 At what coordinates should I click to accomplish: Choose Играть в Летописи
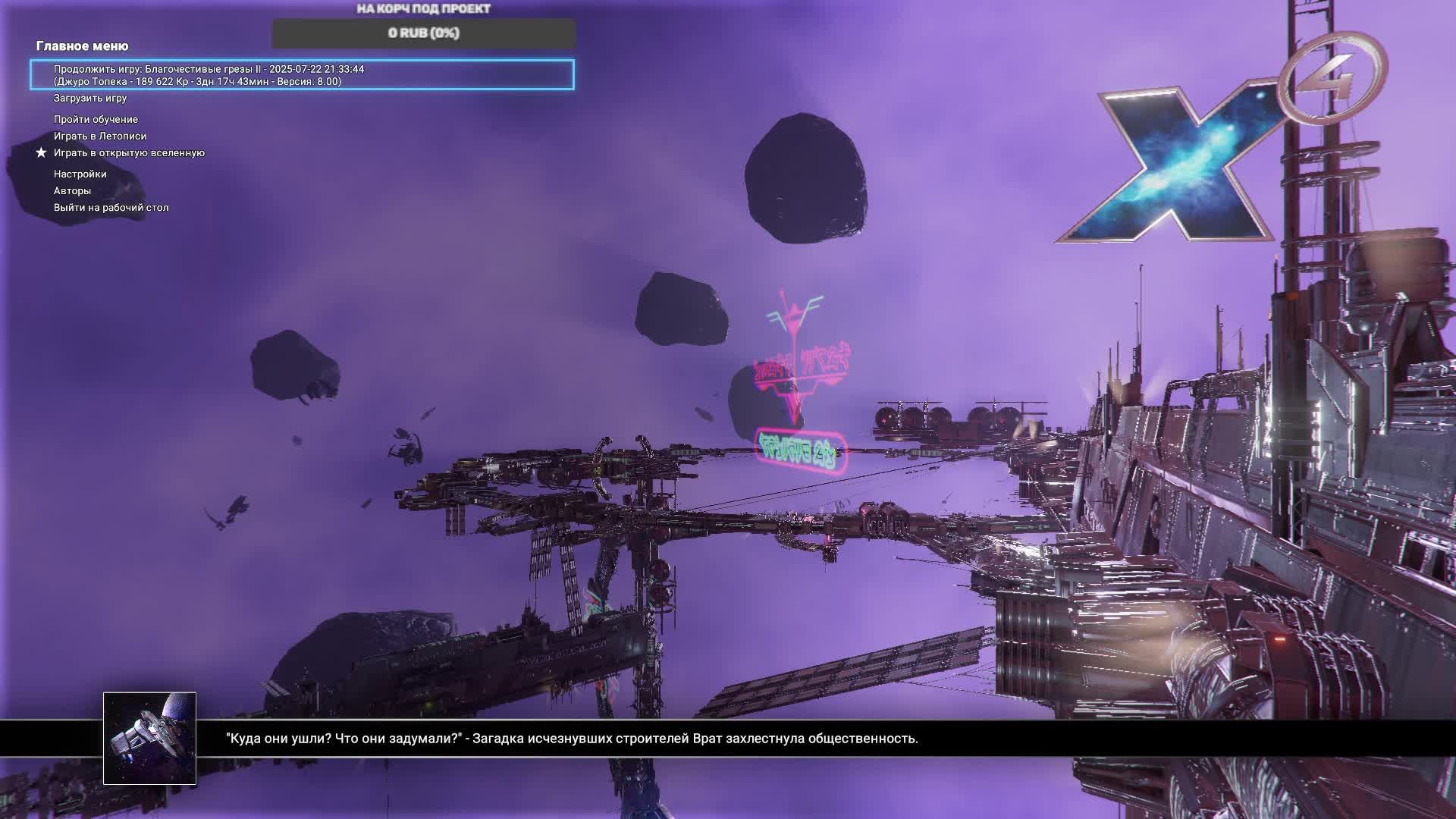pyautogui.click(x=100, y=136)
